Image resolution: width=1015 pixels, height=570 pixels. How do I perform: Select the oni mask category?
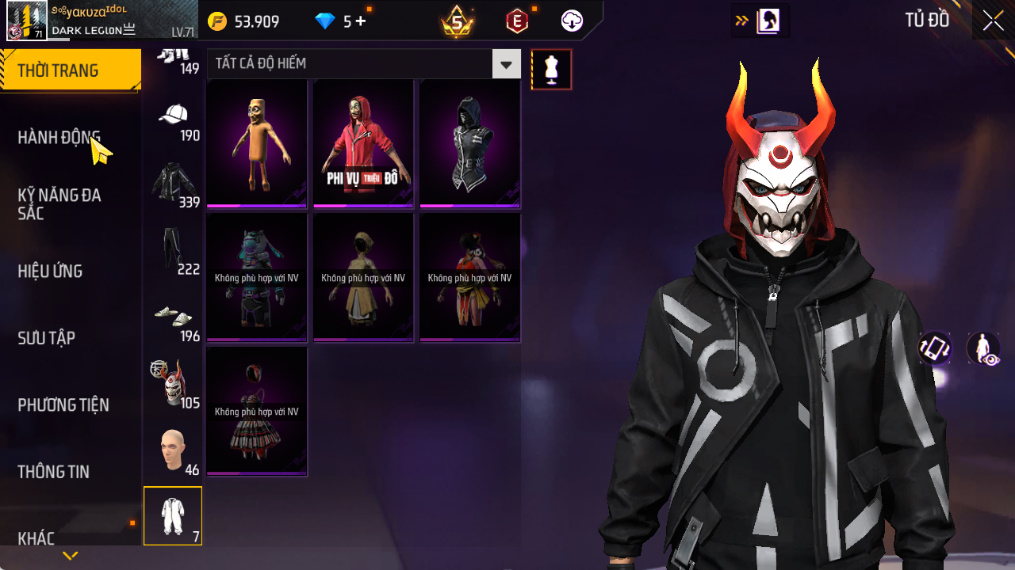pyautogui.click(x=173, y=384)
